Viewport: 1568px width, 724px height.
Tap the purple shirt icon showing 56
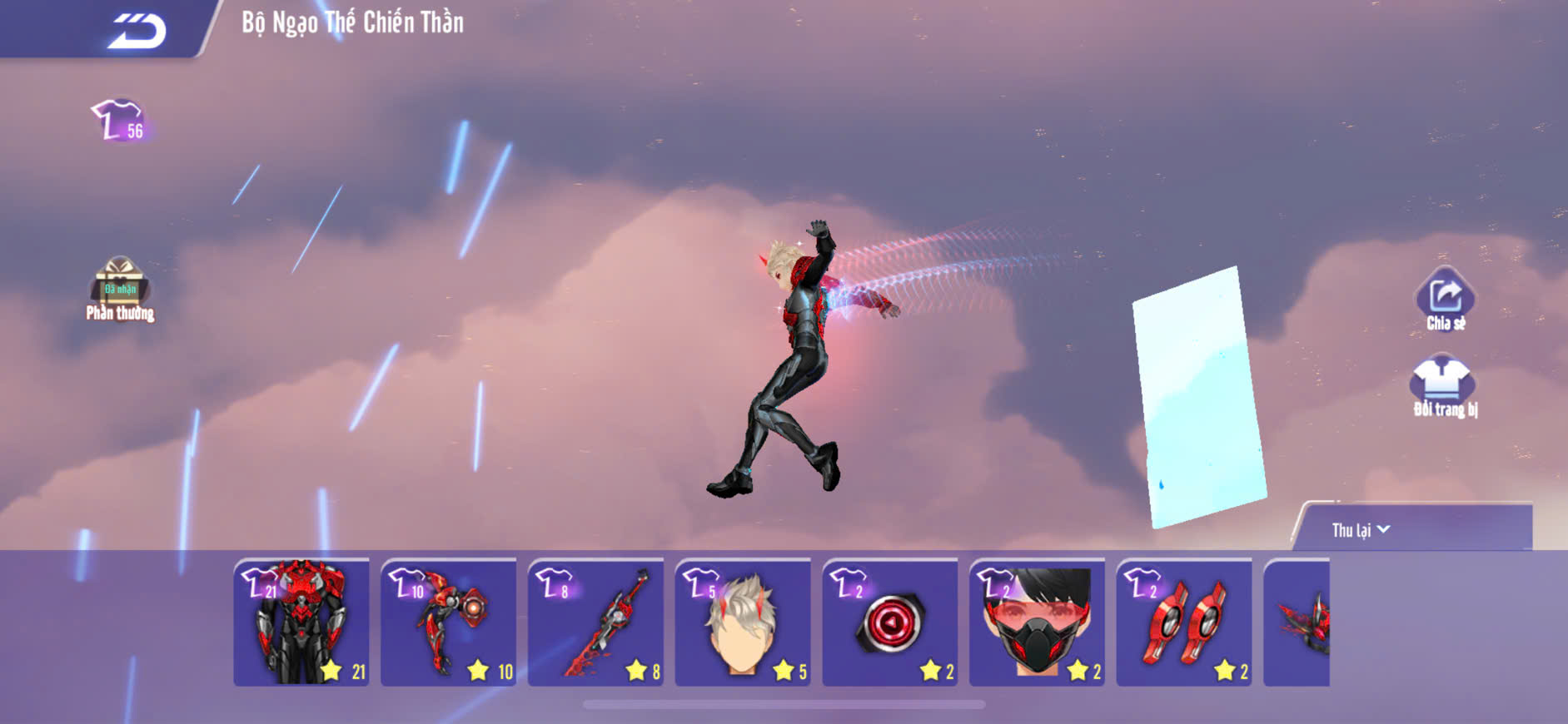pyautogui.click(x=120, y=121)
